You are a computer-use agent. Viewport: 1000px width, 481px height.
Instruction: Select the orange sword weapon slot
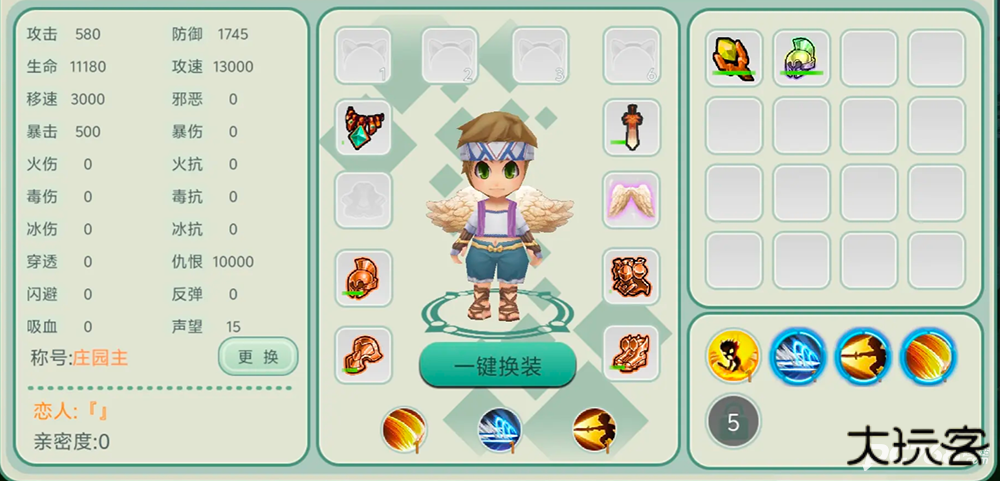coord(631,127)
